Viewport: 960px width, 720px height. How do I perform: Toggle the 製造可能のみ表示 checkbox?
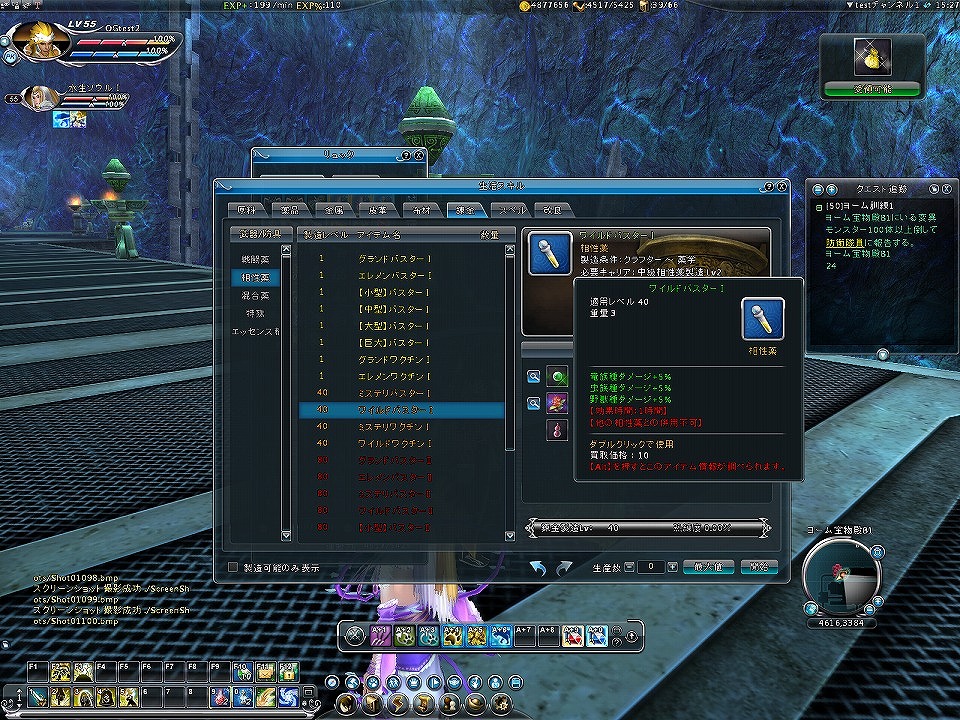coord(234,567)
